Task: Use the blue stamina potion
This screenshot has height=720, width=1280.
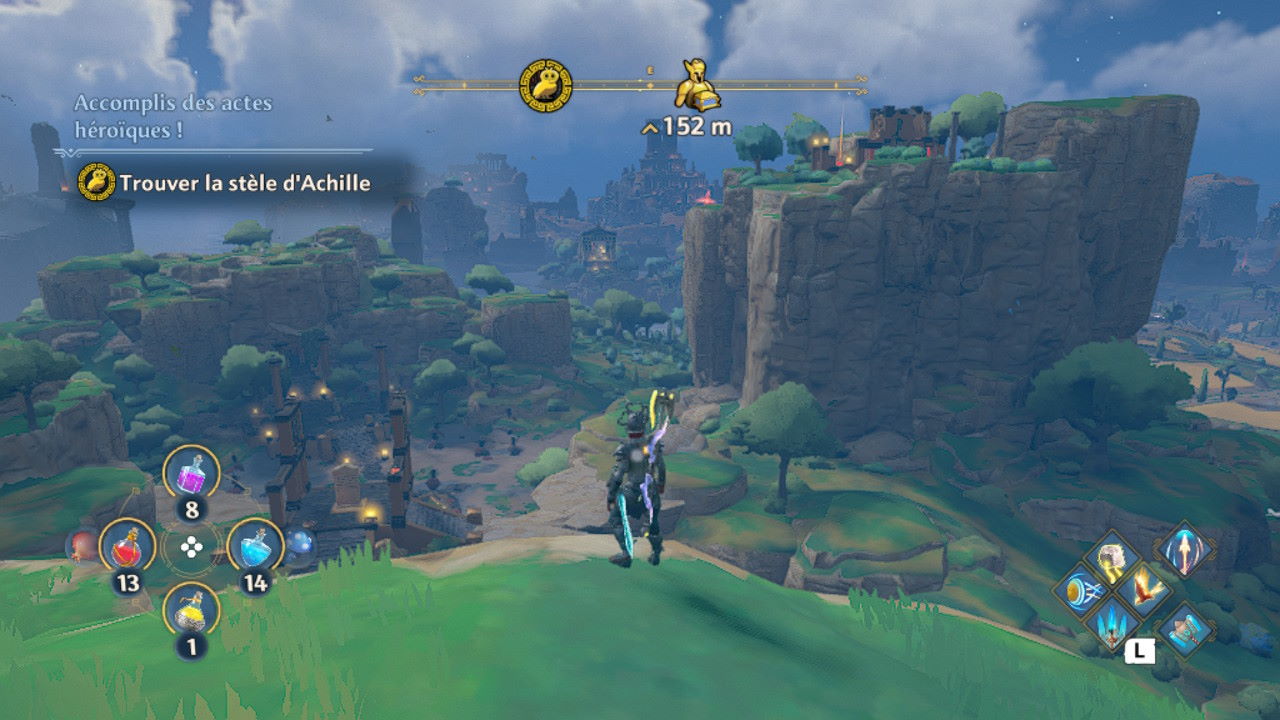Action: pyautogui.click(x=255, y=546)
